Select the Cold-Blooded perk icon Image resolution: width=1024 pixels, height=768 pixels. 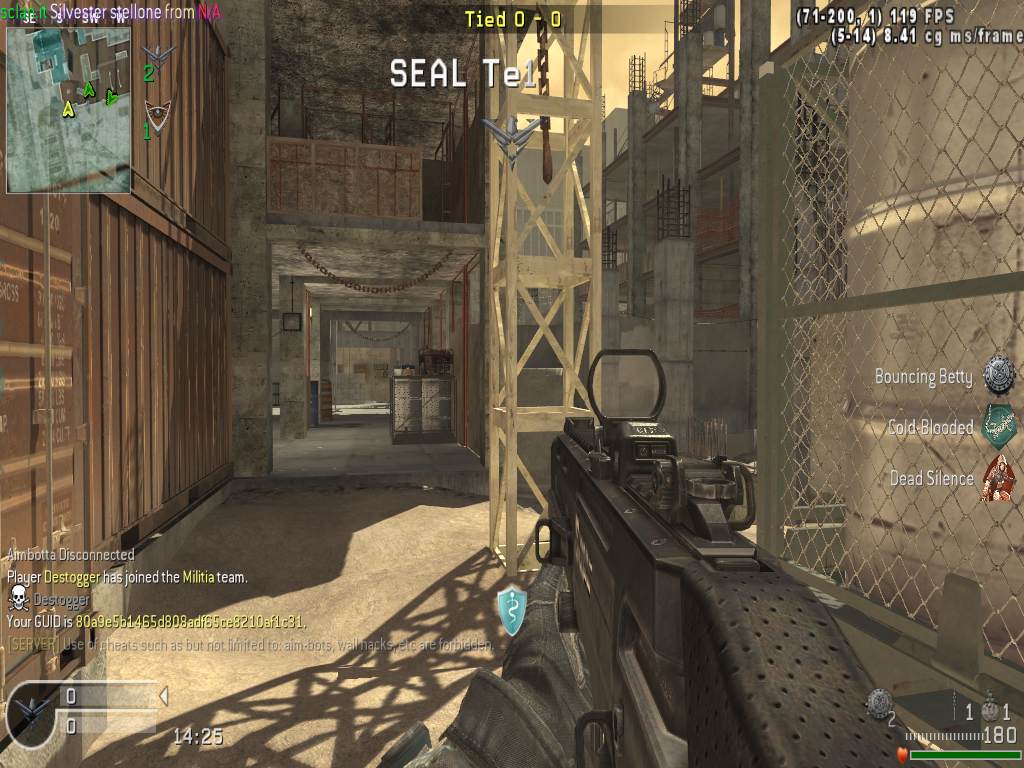(x=999, y=426)
